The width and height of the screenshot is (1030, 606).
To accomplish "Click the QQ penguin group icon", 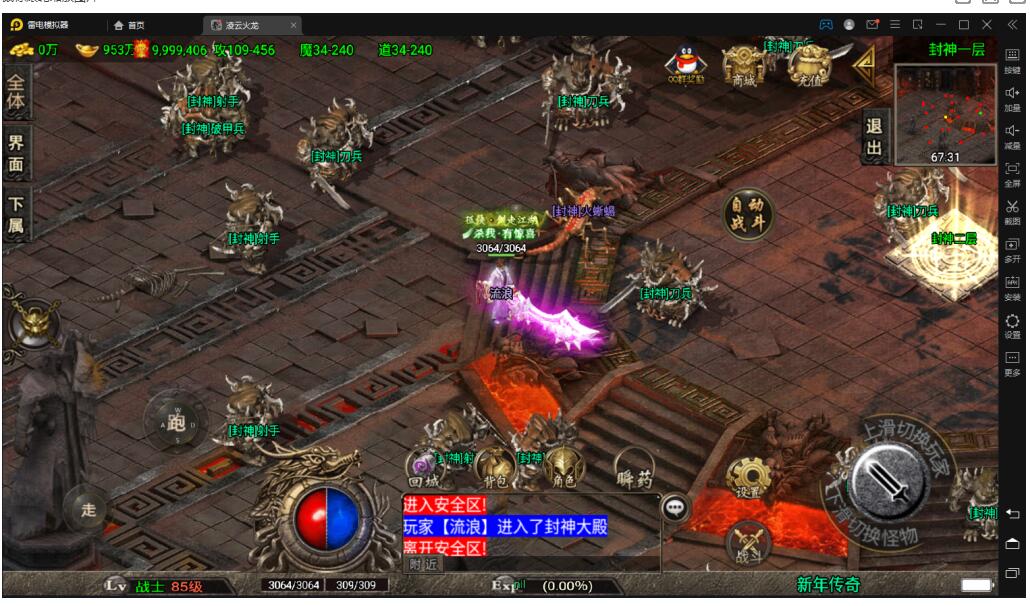I will [683, 65].
